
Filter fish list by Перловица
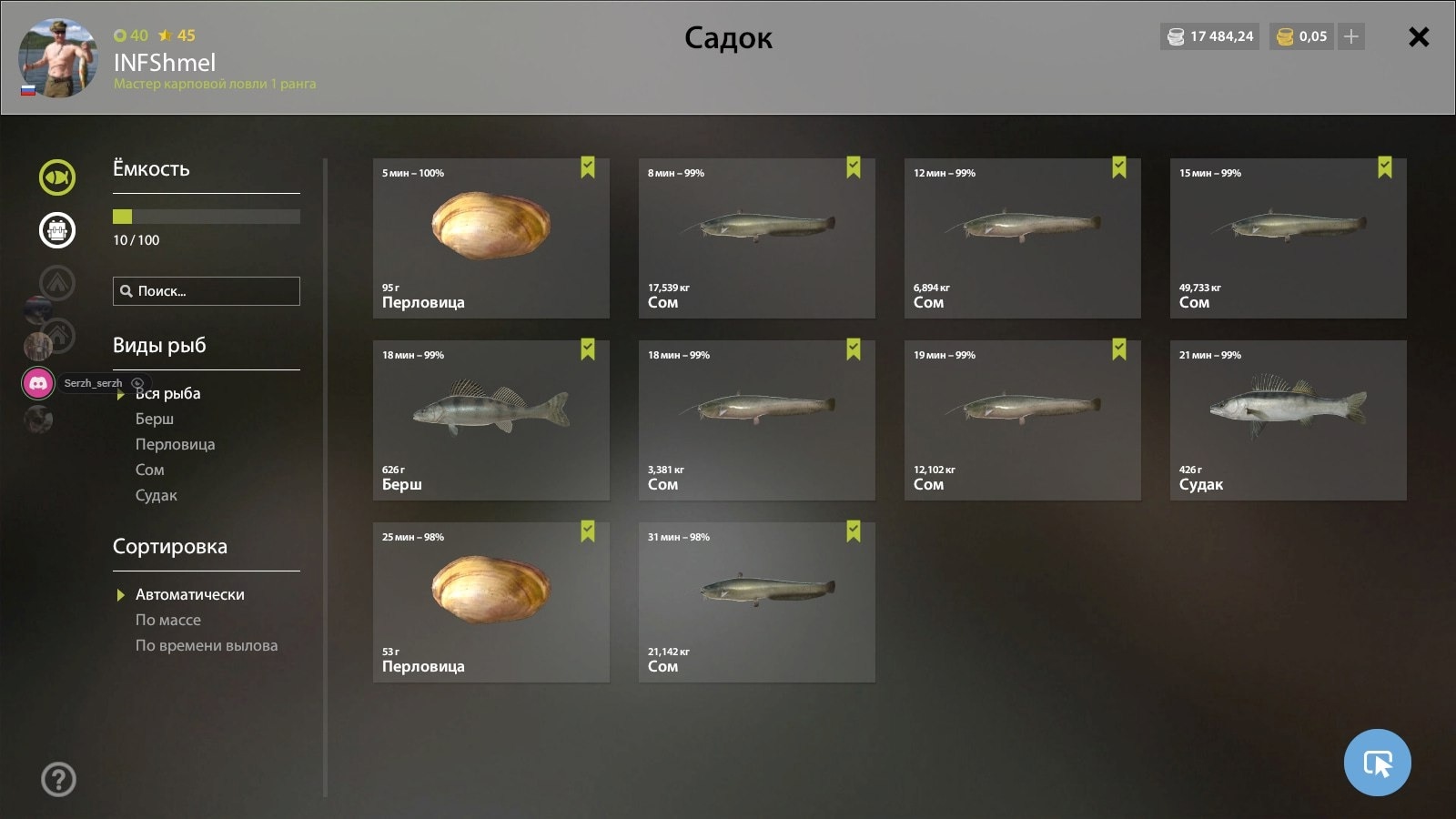coord(175,444)
